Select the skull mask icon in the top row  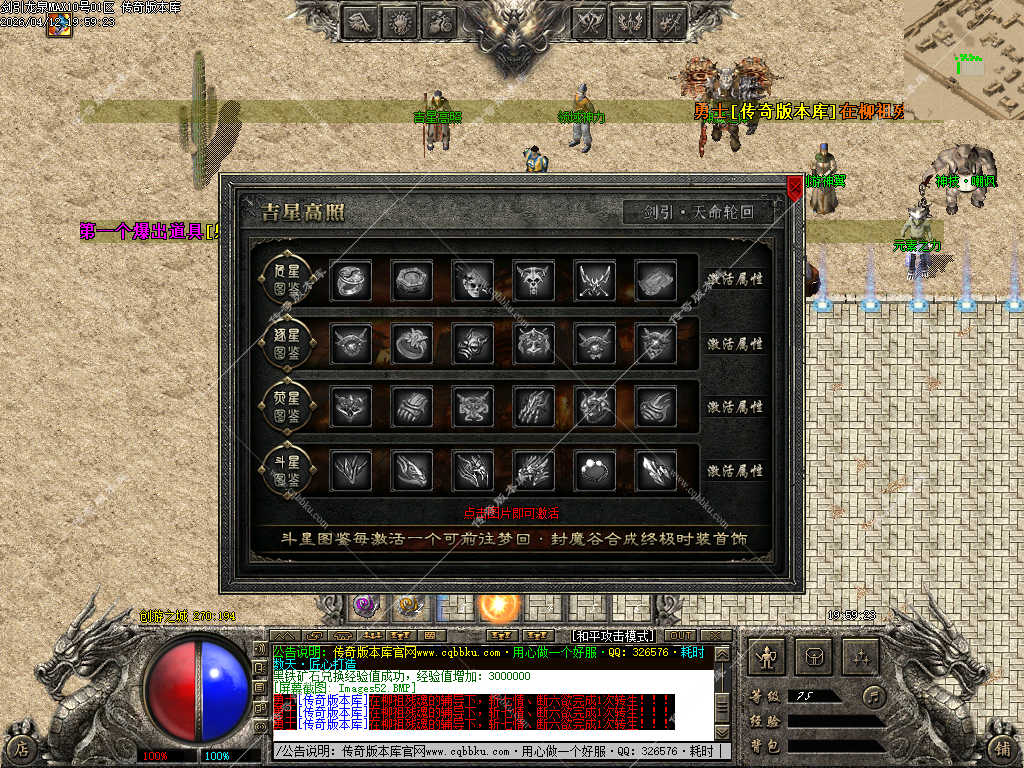pos(472,280)
